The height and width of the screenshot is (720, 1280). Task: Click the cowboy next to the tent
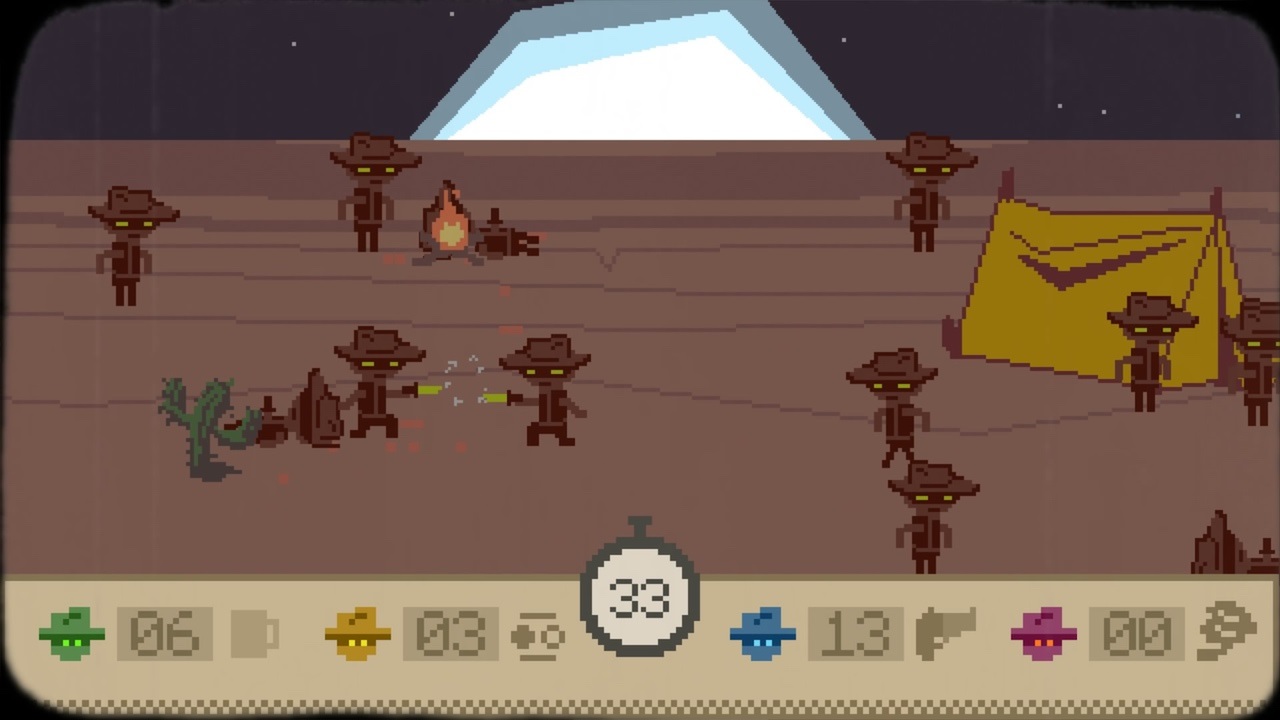(1150, 350)
